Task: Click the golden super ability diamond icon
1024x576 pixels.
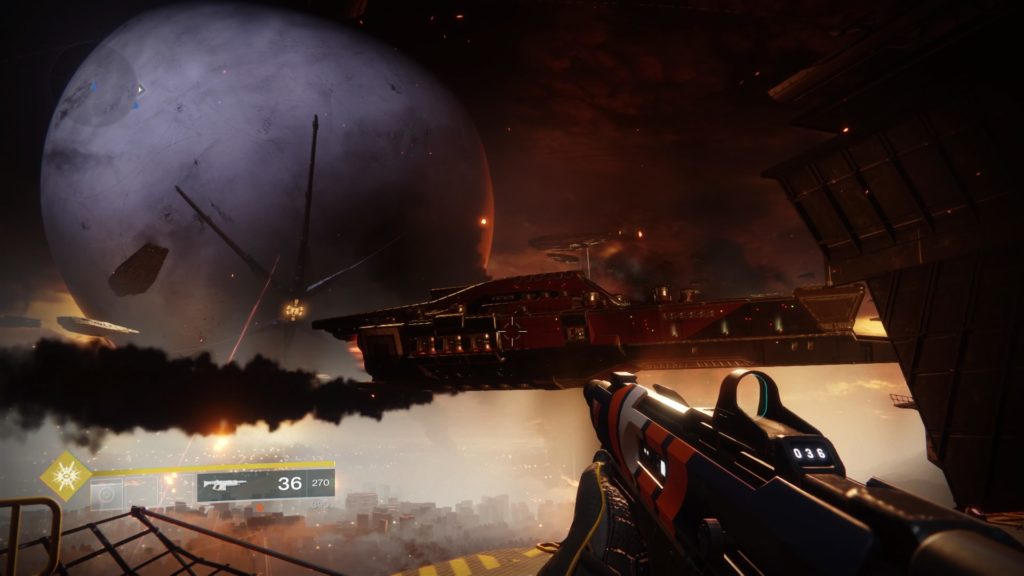Action: point(66,476)
